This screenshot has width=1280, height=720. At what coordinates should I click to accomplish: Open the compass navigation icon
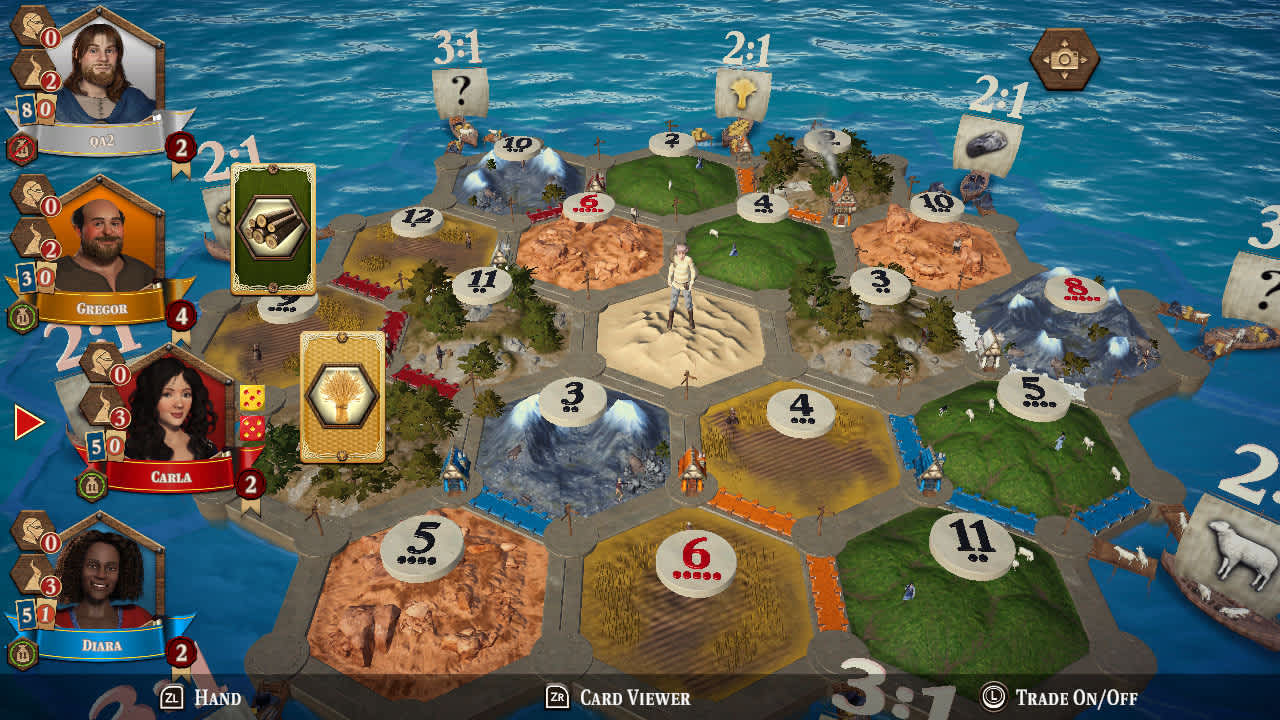(x=1065, y=58)
